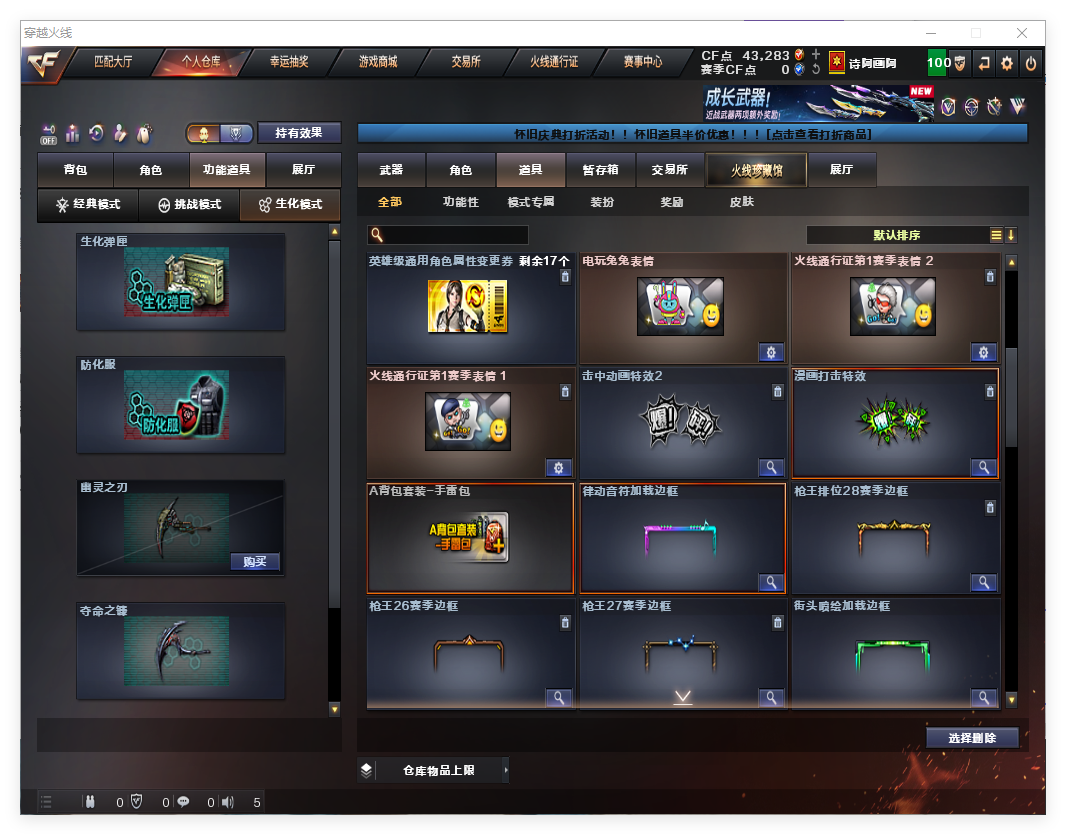
Task: Open 火线通行证 battle pass
Action: tap(554, 62)
